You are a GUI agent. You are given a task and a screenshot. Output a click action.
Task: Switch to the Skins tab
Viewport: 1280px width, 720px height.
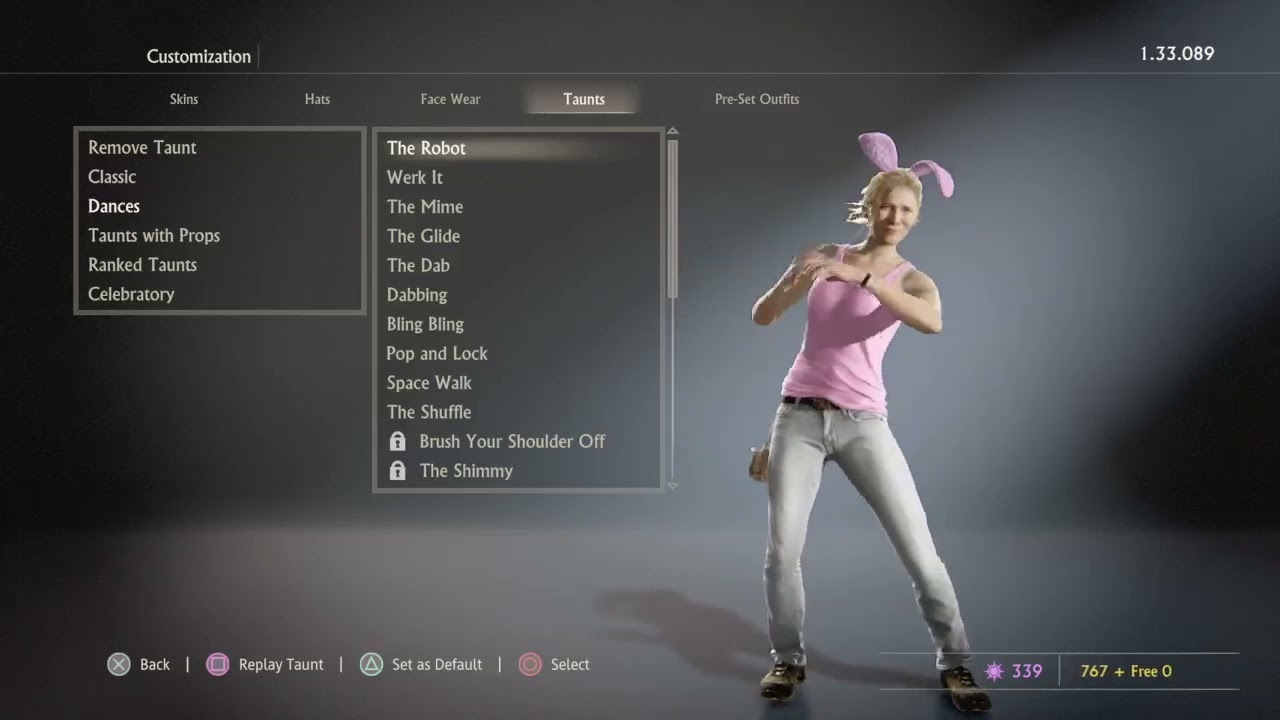tap(184, 99)
